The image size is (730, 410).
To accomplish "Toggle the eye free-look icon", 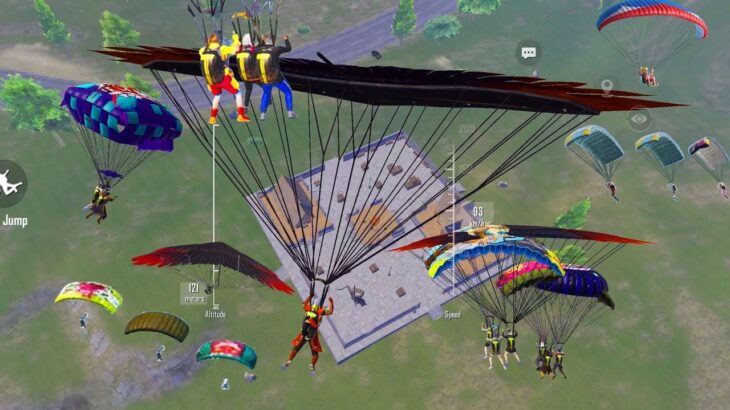I will coord(638,119).
